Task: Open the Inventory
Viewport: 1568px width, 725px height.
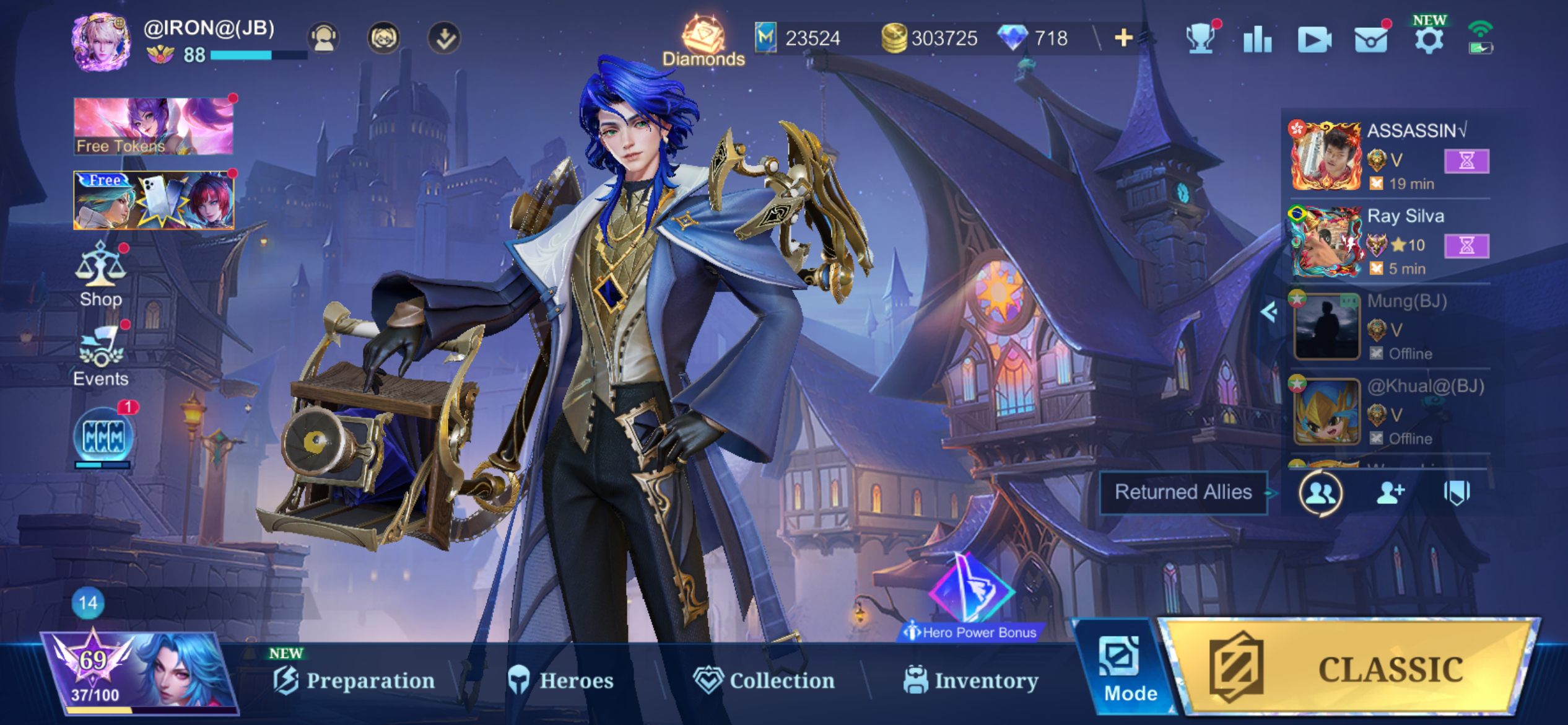Action: click(x=971, y=680)
